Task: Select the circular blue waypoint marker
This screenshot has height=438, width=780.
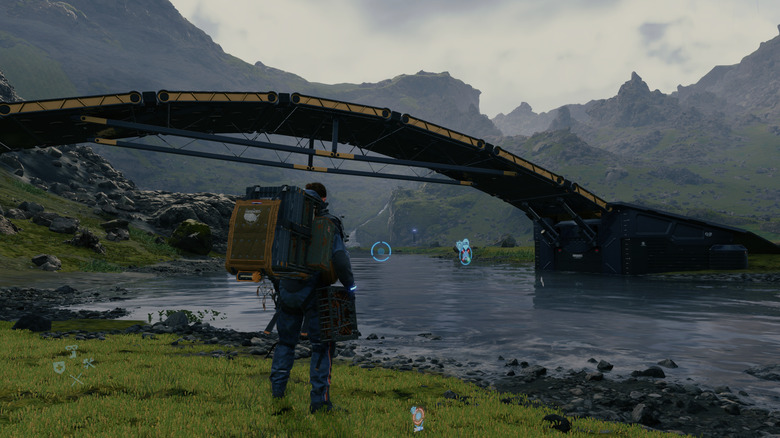Action: click(381, 252)
